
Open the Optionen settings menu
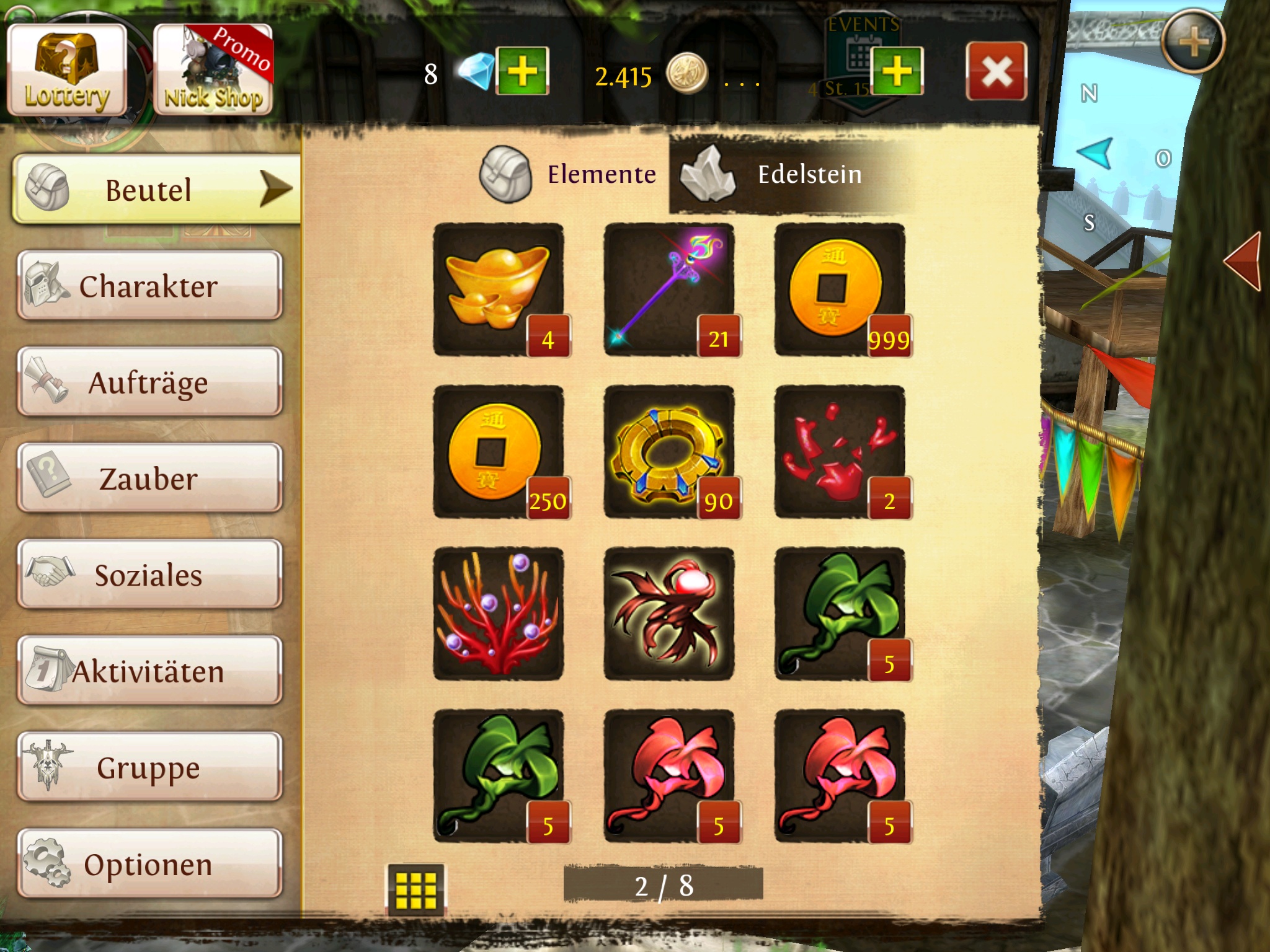click(x=149, y=864)
